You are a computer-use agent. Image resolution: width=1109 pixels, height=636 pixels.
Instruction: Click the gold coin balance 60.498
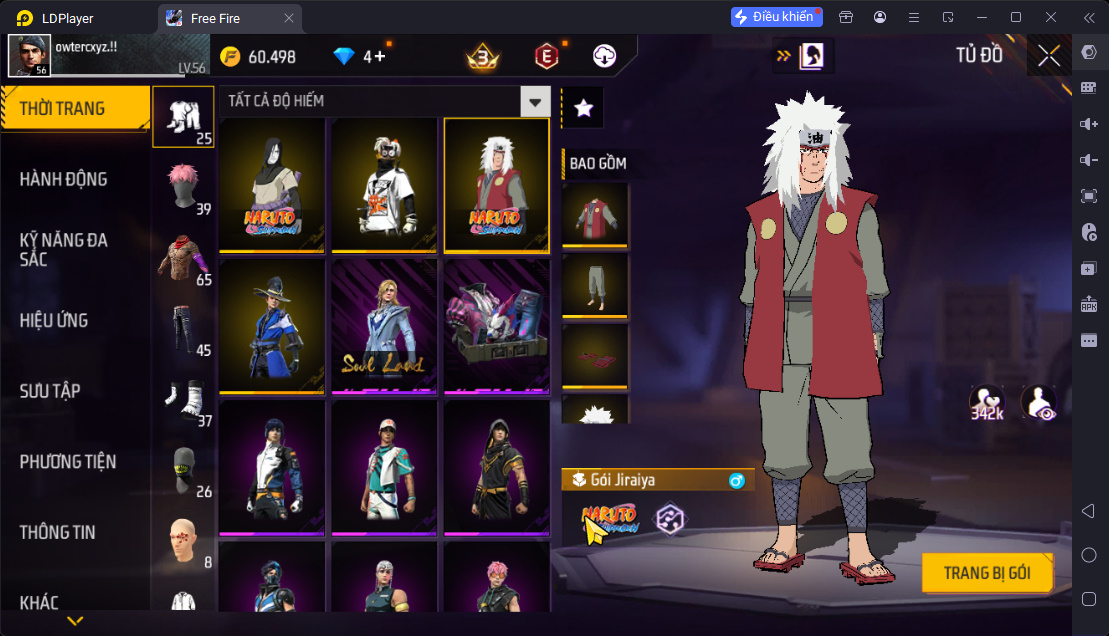tap(258, 57)
